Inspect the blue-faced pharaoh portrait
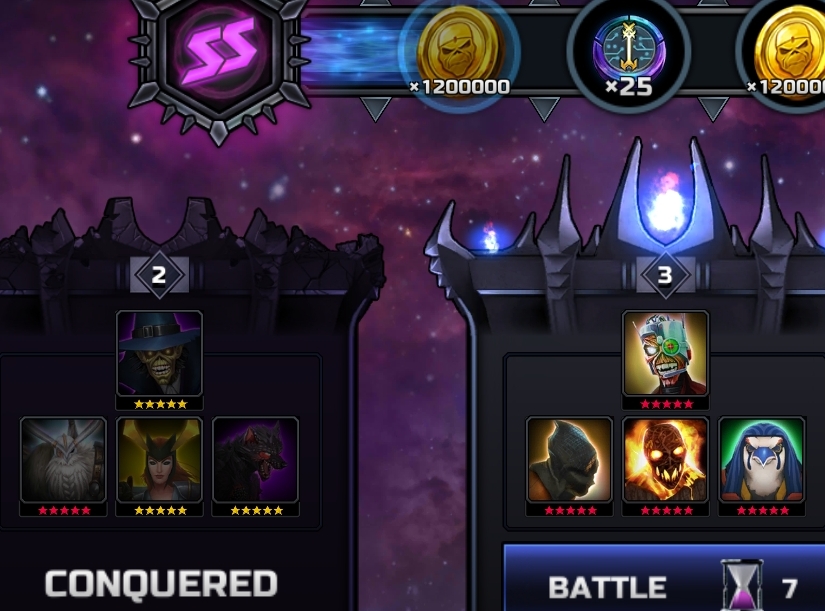Viewport: 825px width, 611px height. click(762, 460)
